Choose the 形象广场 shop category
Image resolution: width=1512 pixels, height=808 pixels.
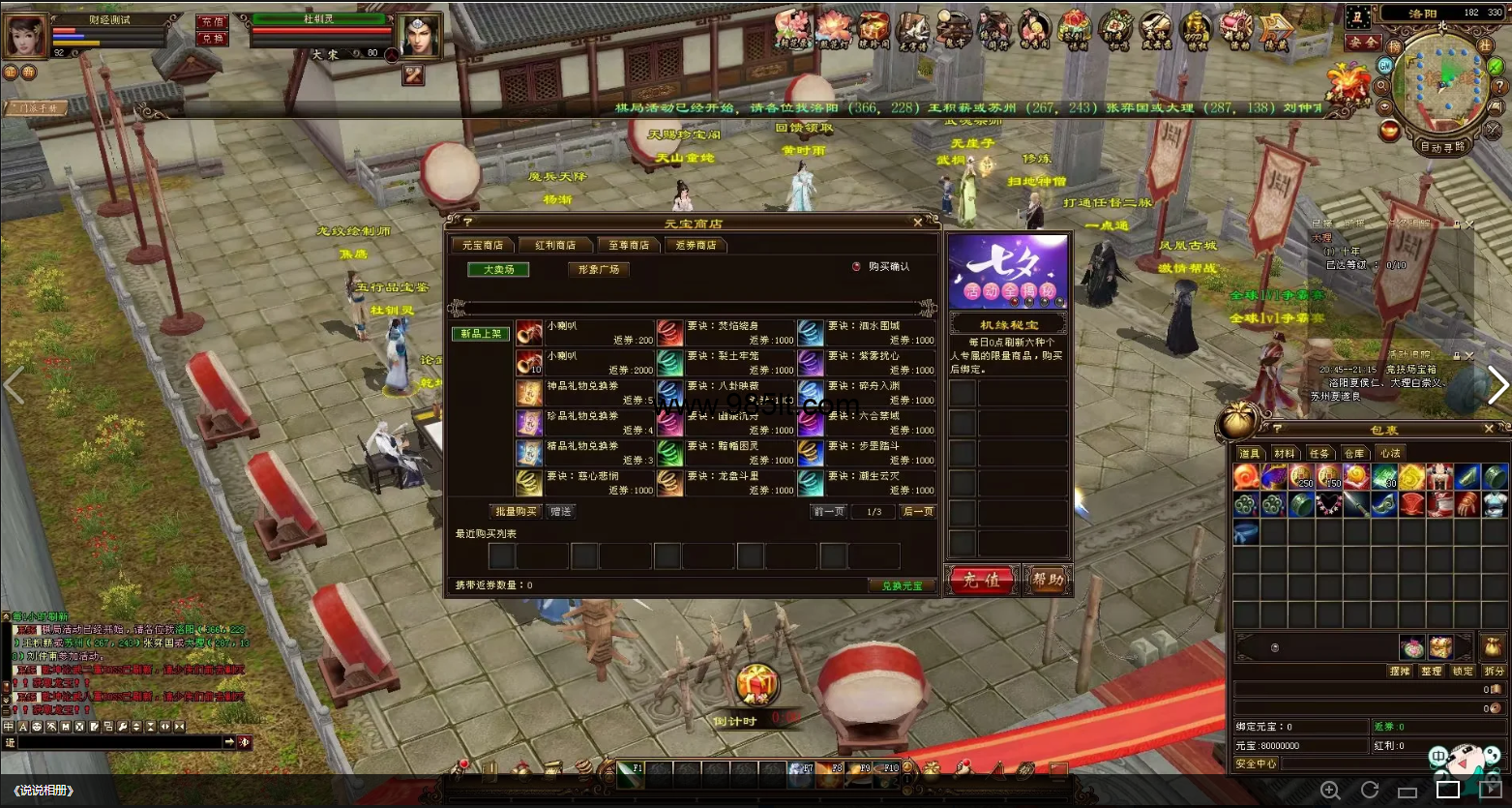[x=598, y=270]
